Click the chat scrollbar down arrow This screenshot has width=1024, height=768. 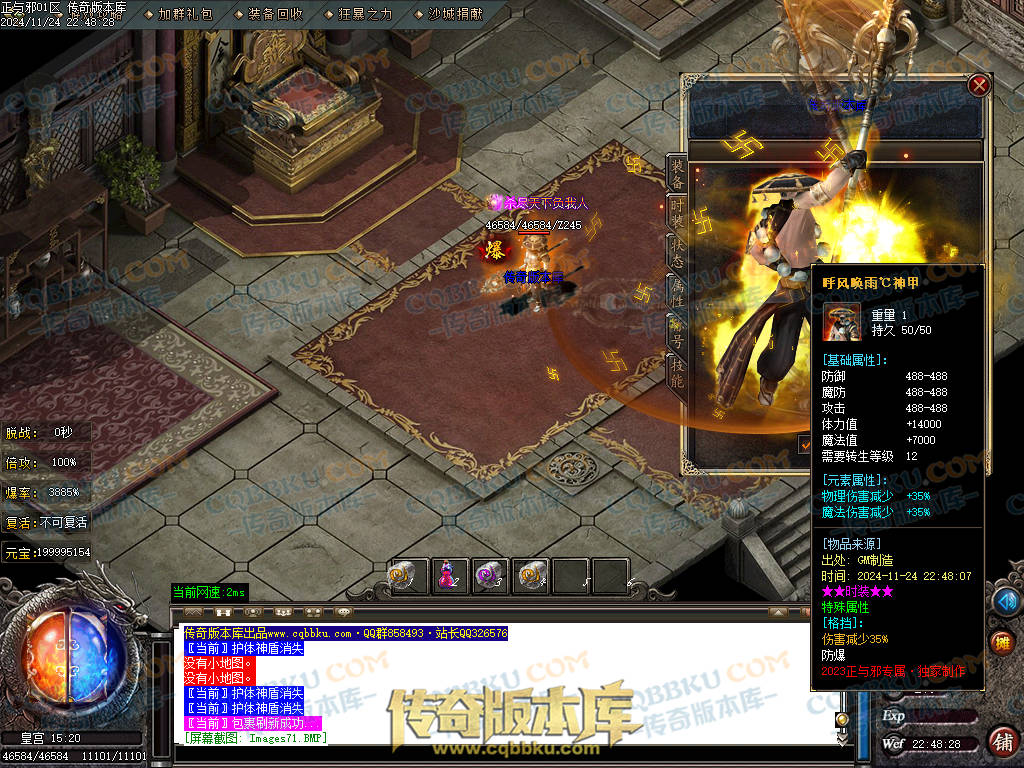[x=842, y=738]
